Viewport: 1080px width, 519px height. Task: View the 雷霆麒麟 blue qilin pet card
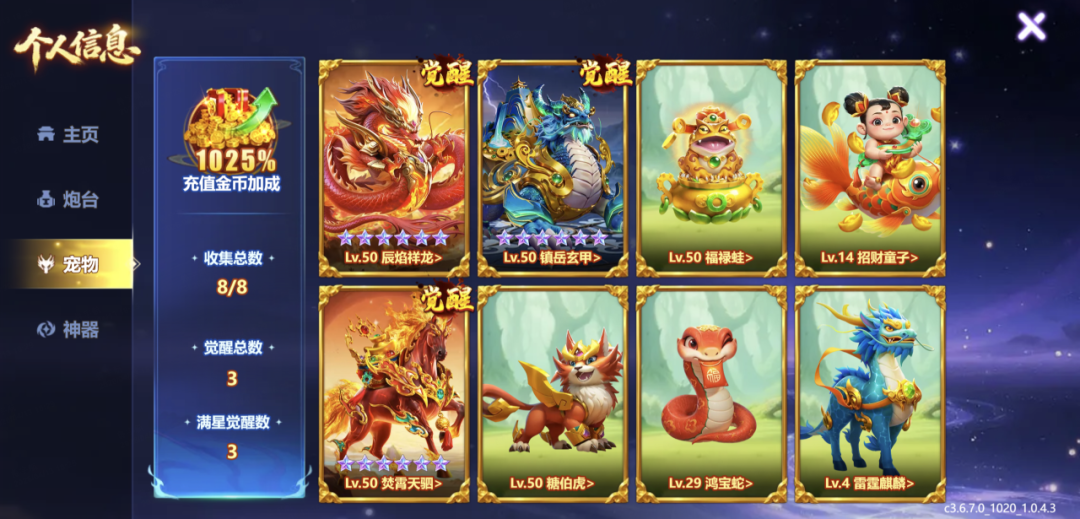870,392
